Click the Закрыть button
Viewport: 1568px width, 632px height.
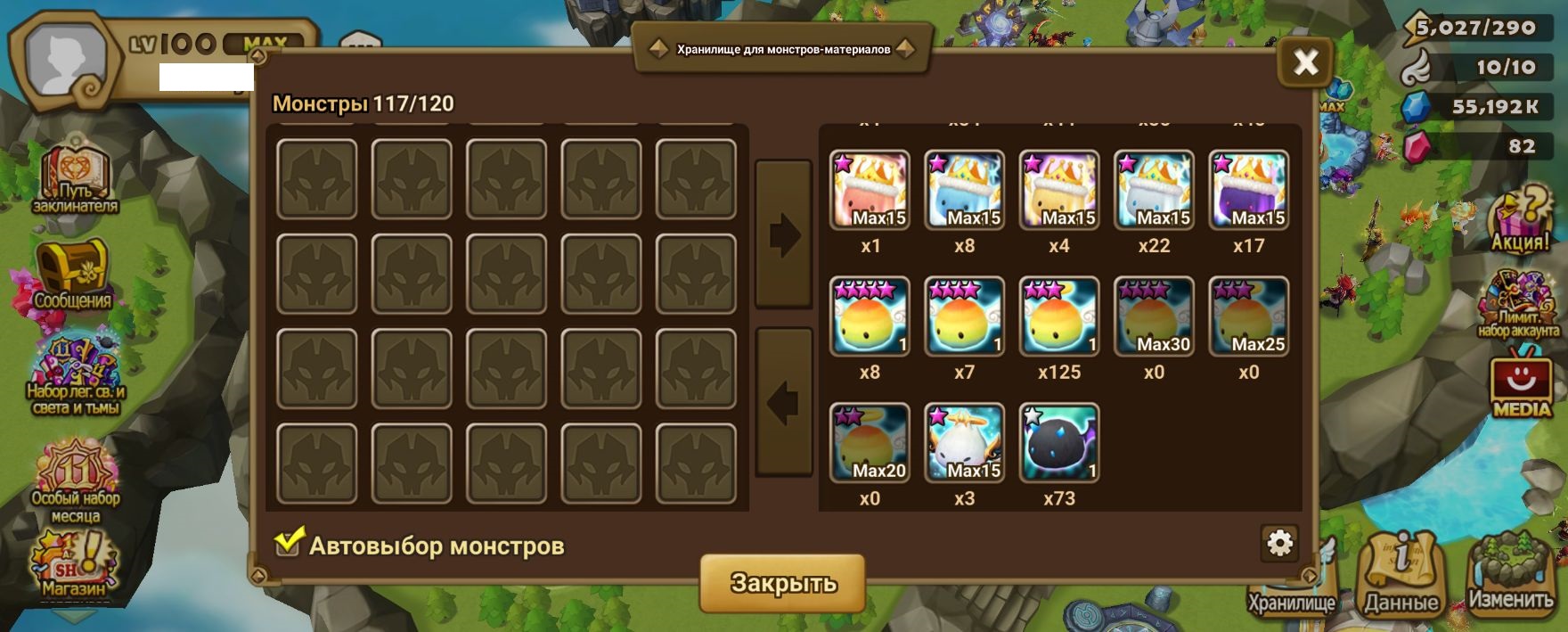[x=782, y=583]
